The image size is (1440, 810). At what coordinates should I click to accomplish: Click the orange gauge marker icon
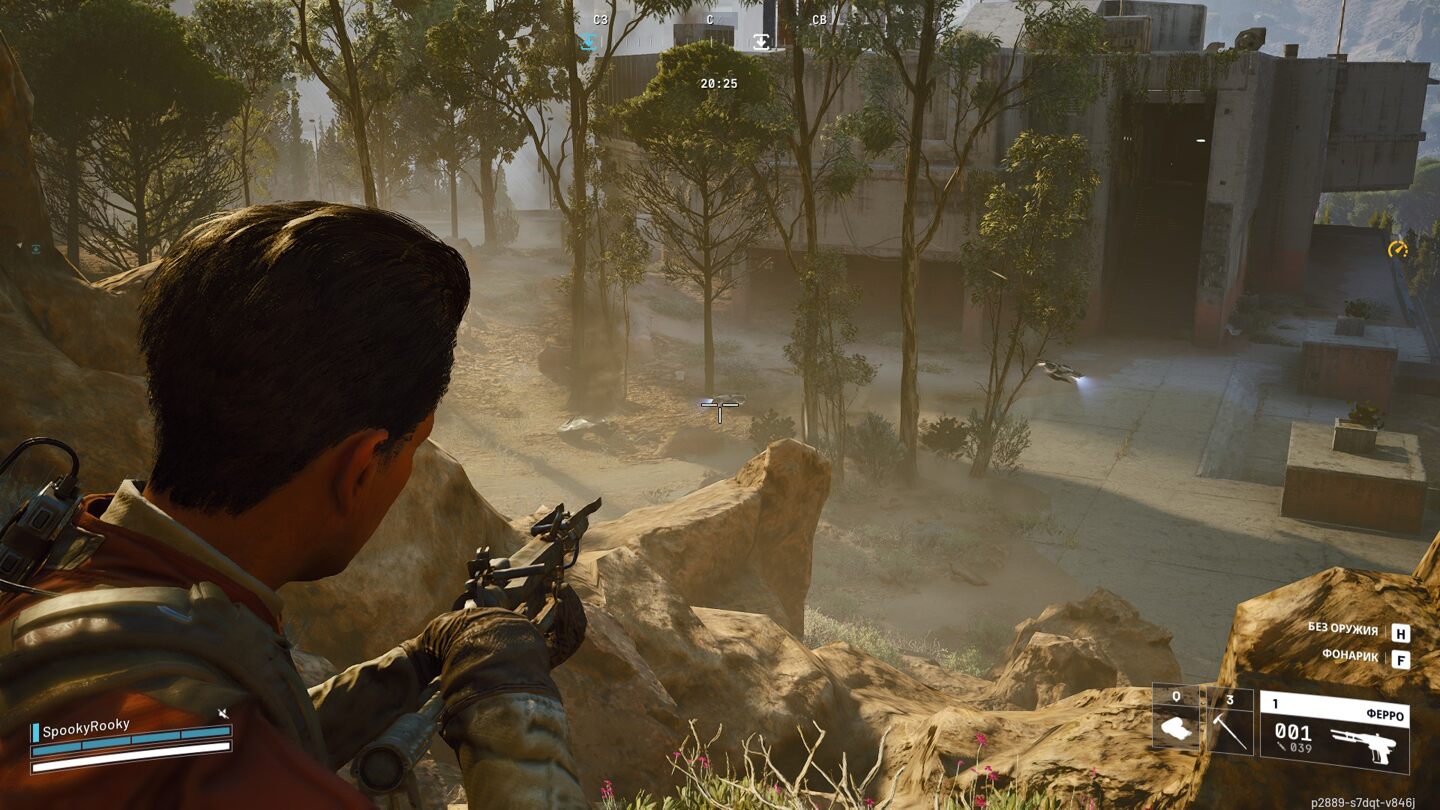(x=1397, y=247)
